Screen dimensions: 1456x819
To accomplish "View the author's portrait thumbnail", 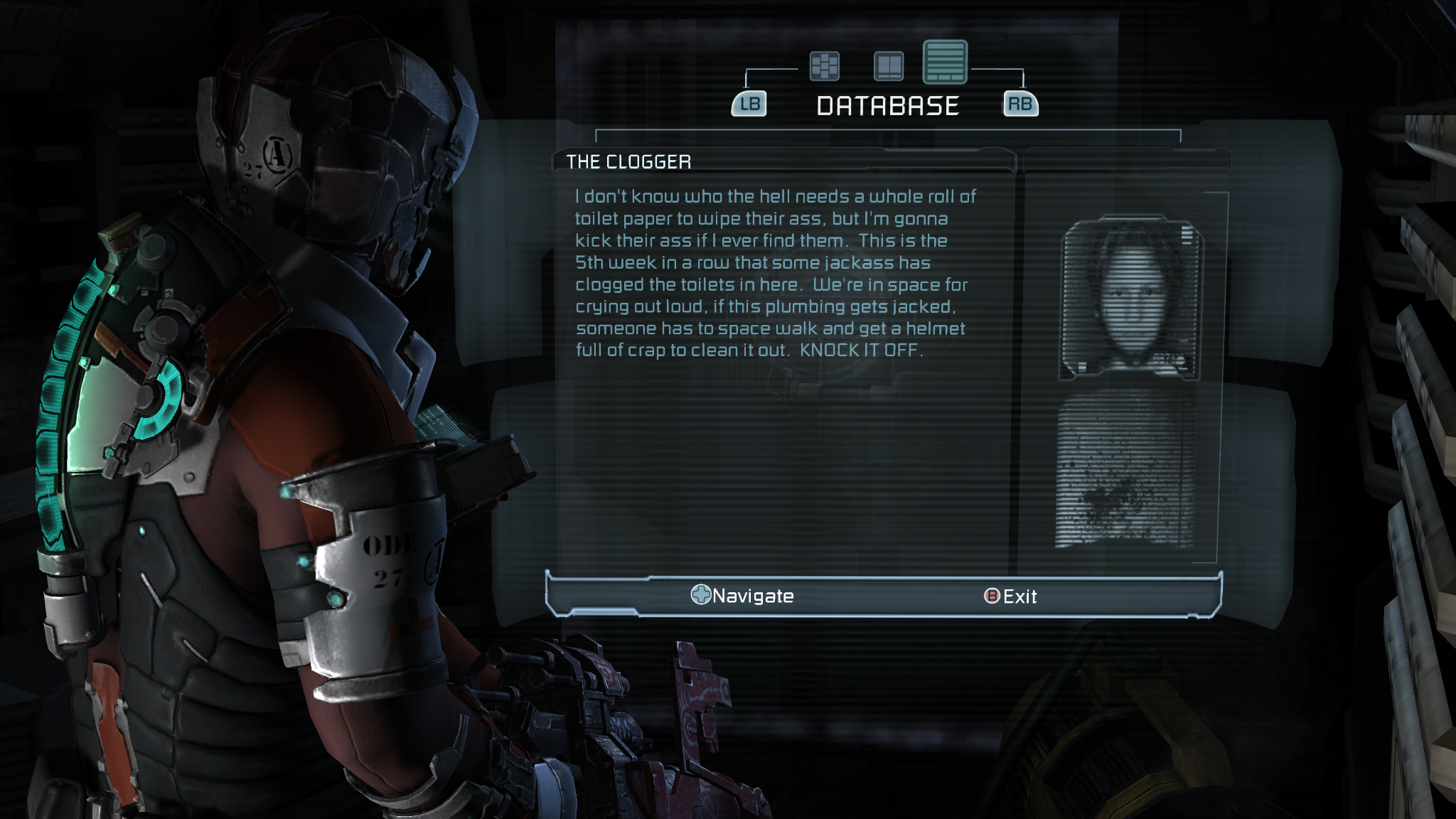I will (1130, 298).
